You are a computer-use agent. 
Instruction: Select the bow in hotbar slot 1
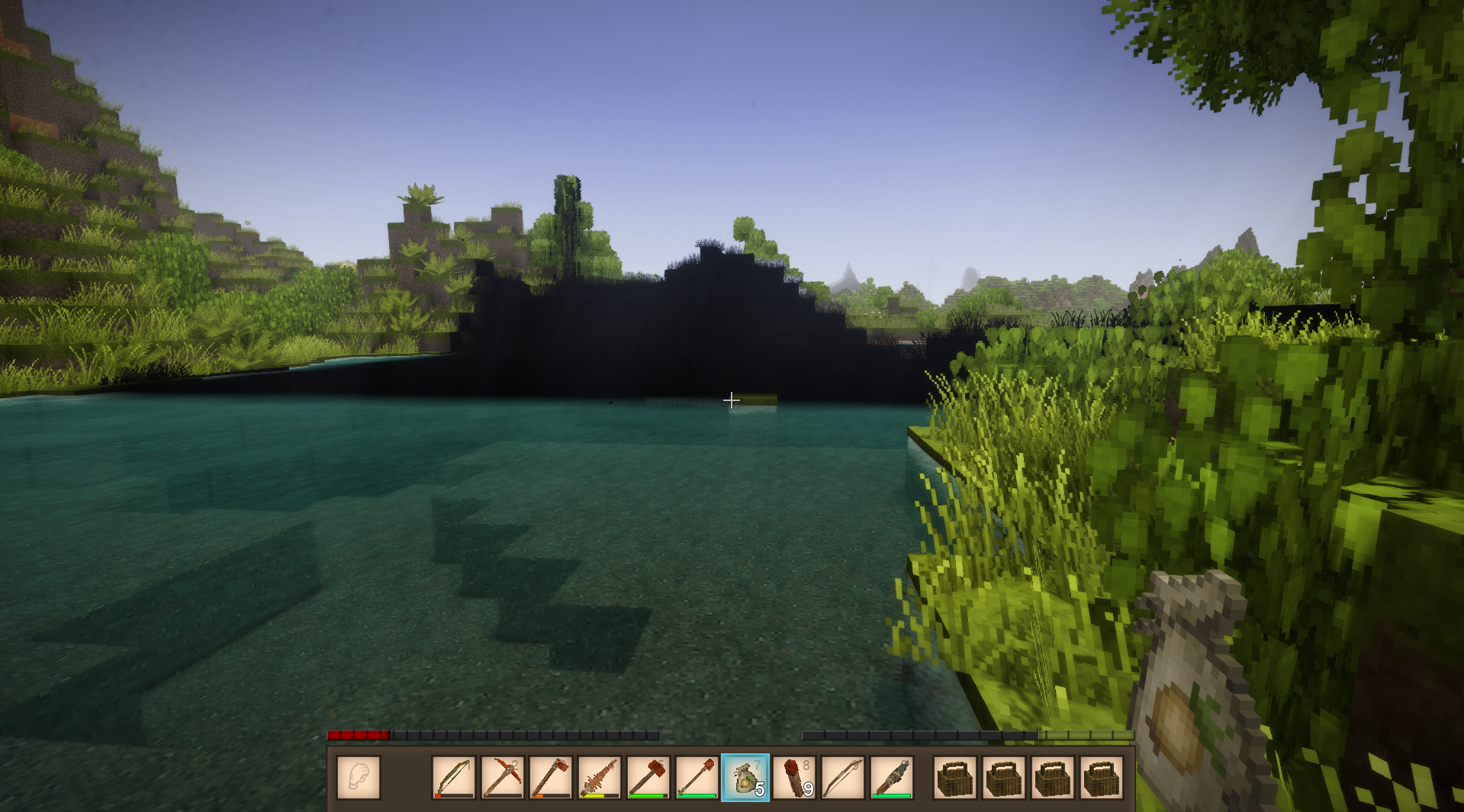[x=454, y=778]
